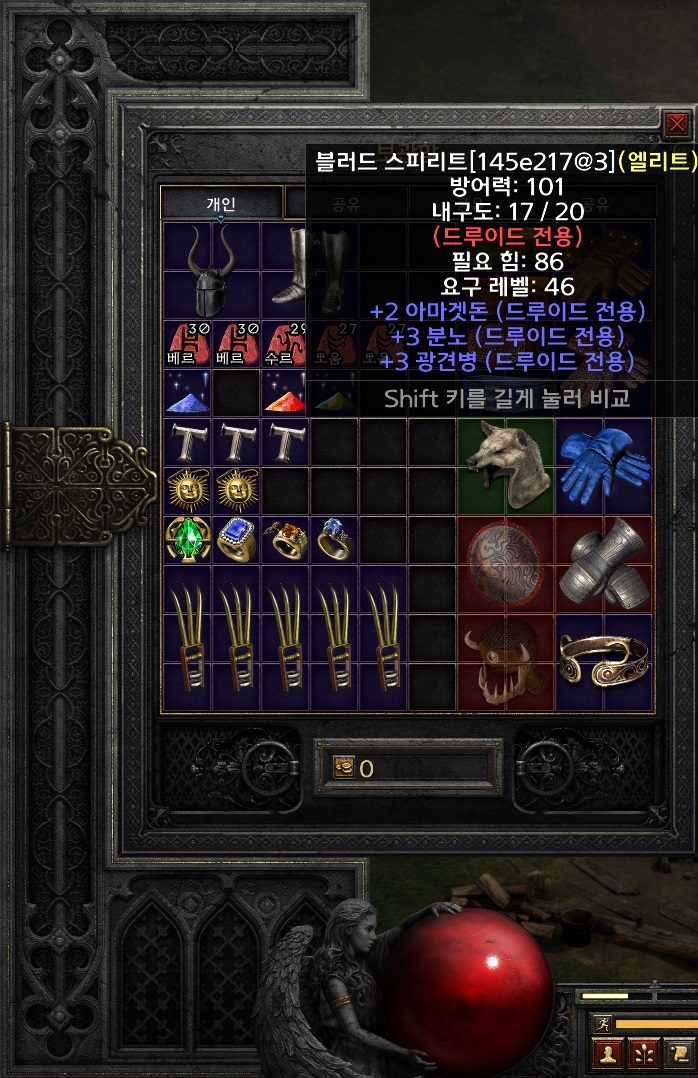Select the horned helmet in the stash
Screen dimensions: 698x1078
[x=211, y=268]
